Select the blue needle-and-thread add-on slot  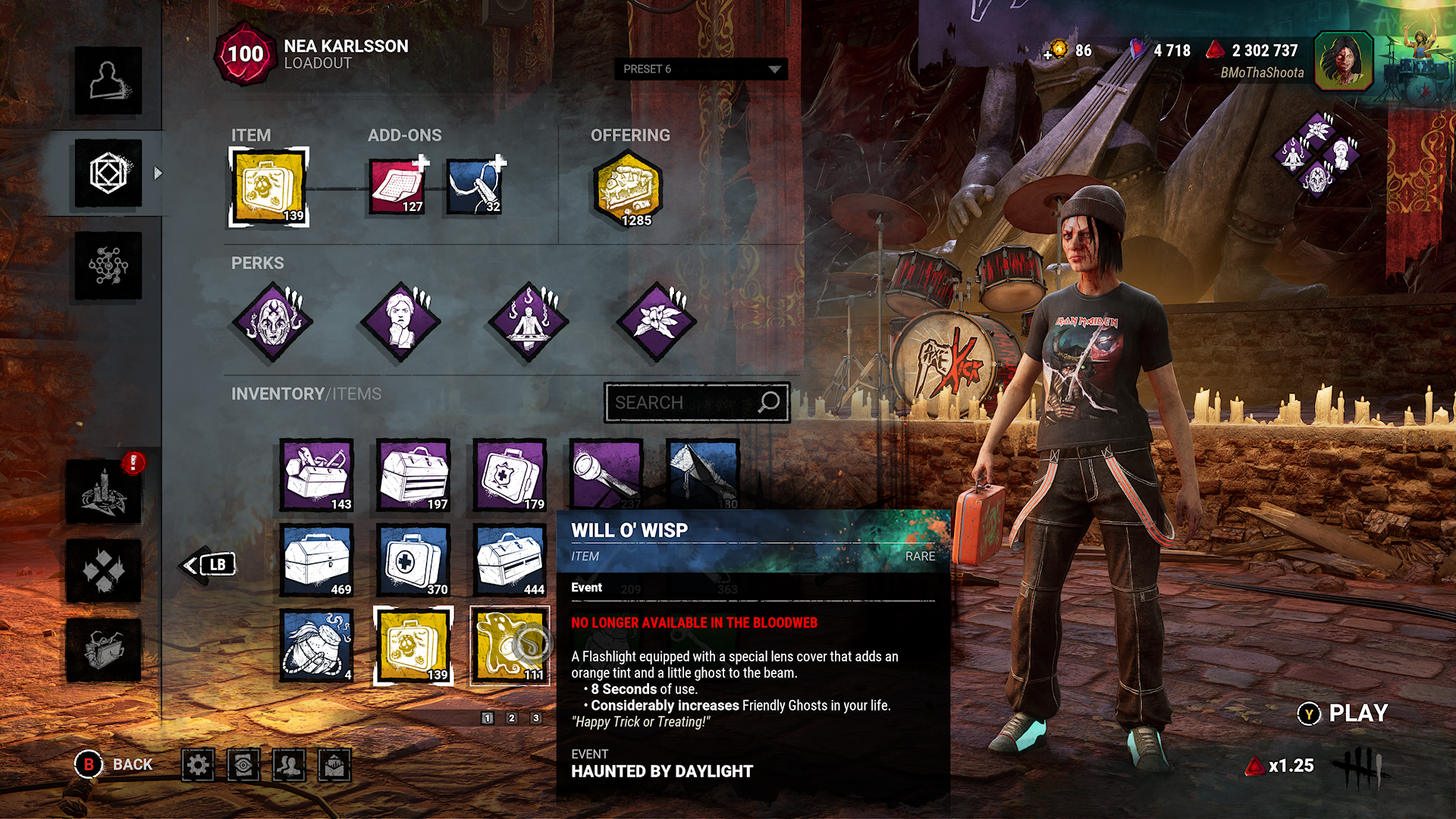click(475, 187)
